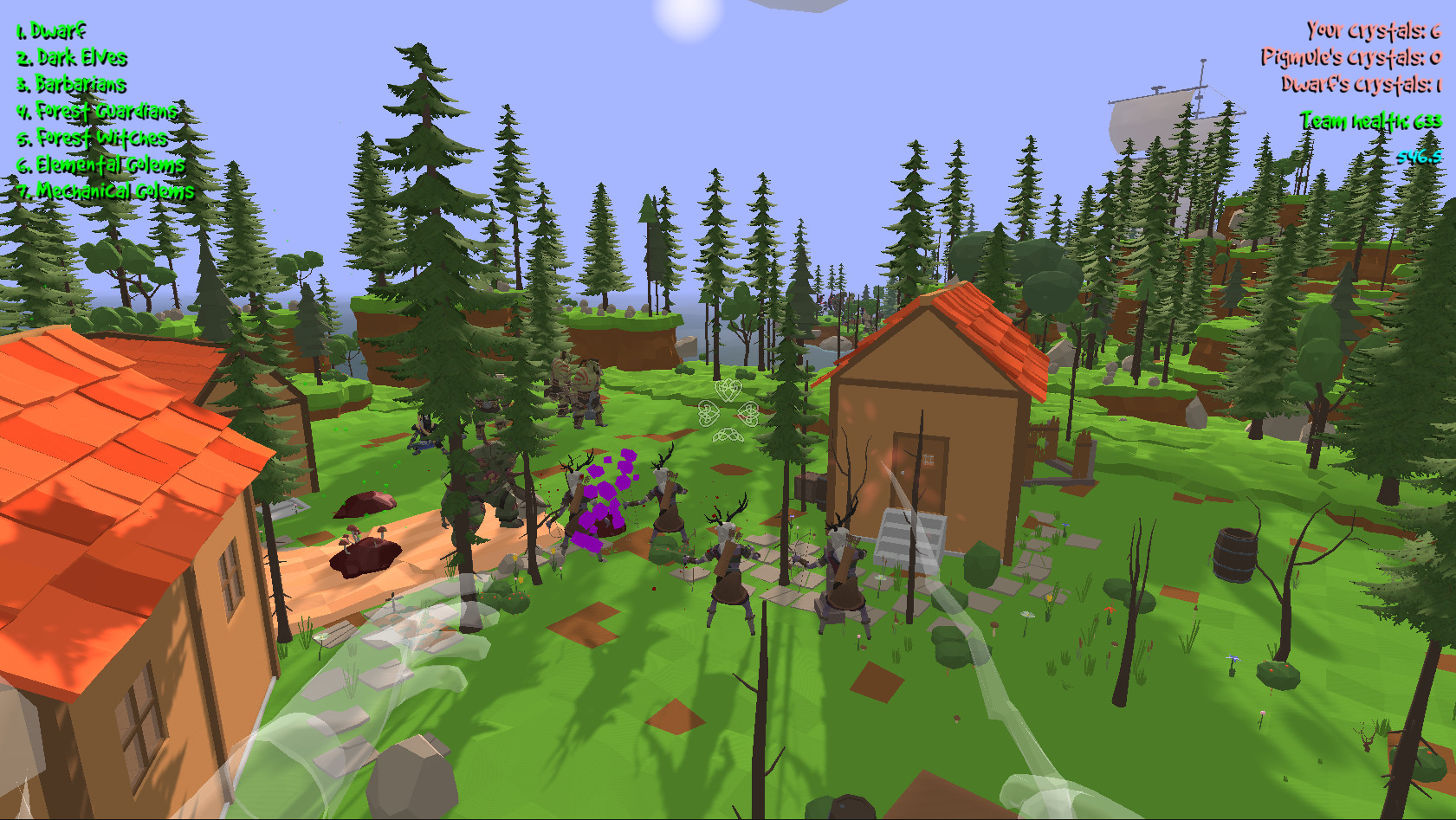Select the Dark Elves faction
Screen dimensions: 1456x820
click(x=69, y=56)
